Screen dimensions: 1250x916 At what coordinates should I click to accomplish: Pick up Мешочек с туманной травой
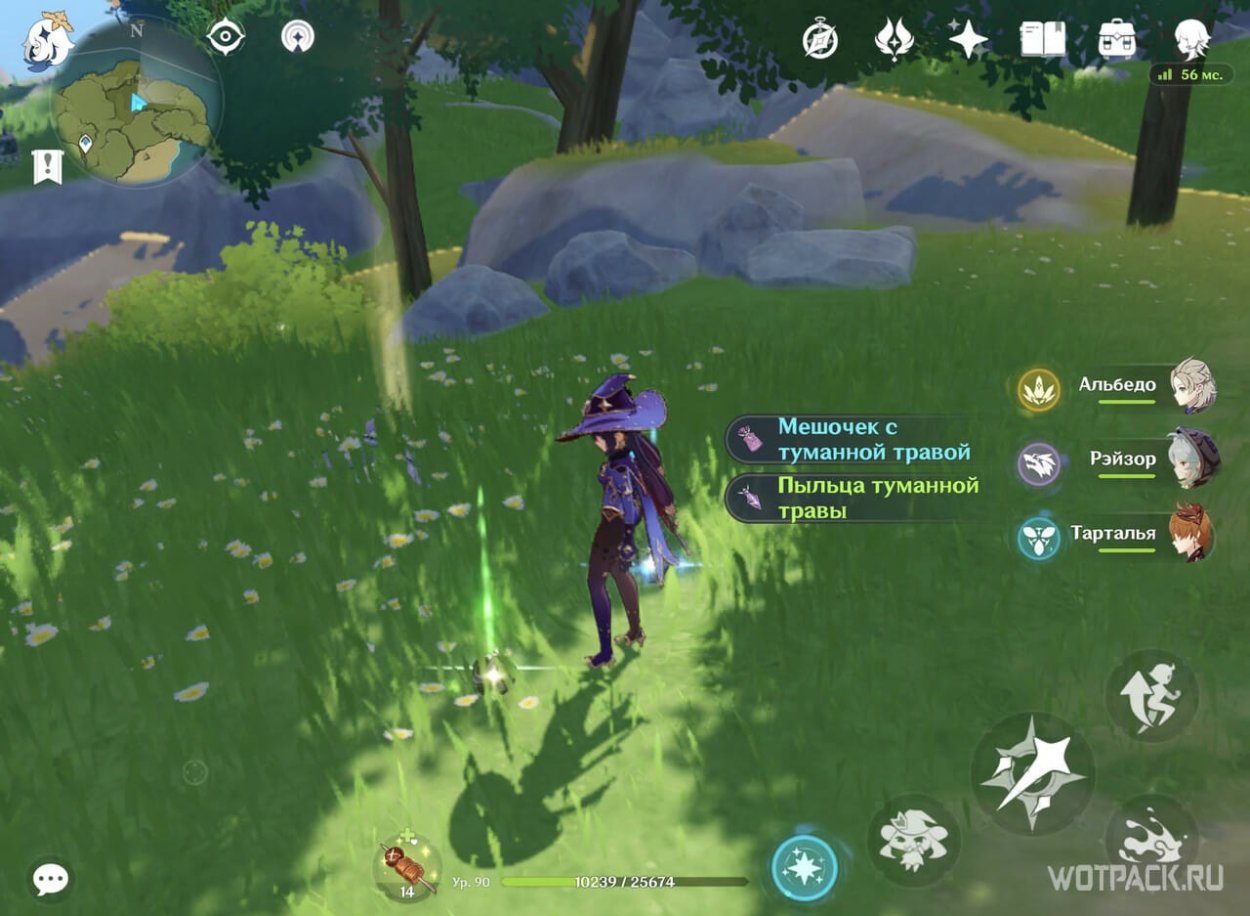click(x=860, y=440)
